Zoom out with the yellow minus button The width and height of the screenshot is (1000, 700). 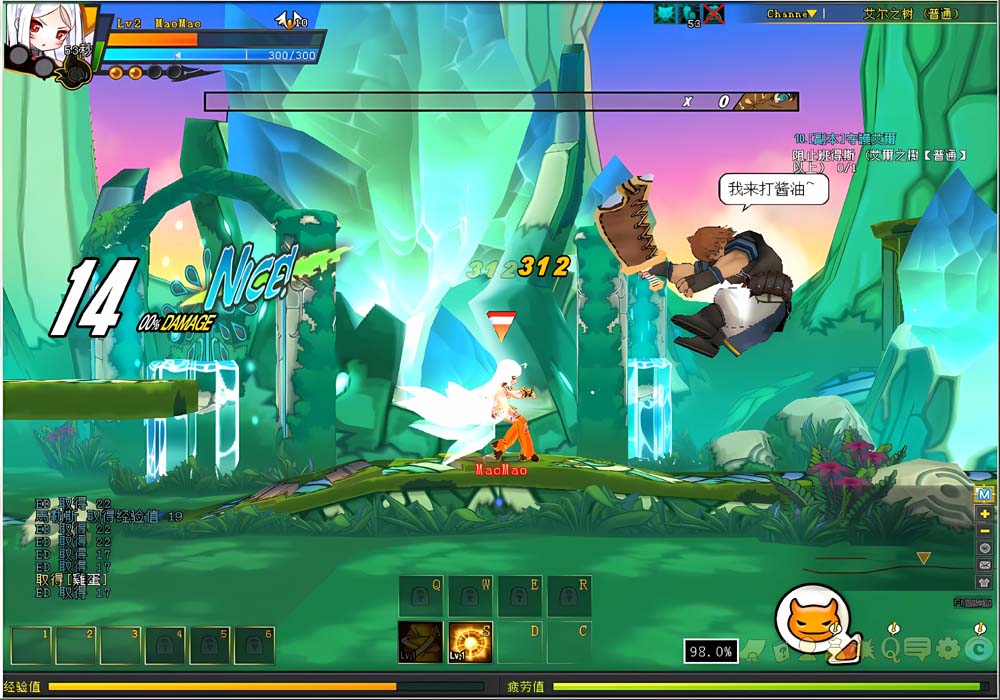(x=984, y=530)
